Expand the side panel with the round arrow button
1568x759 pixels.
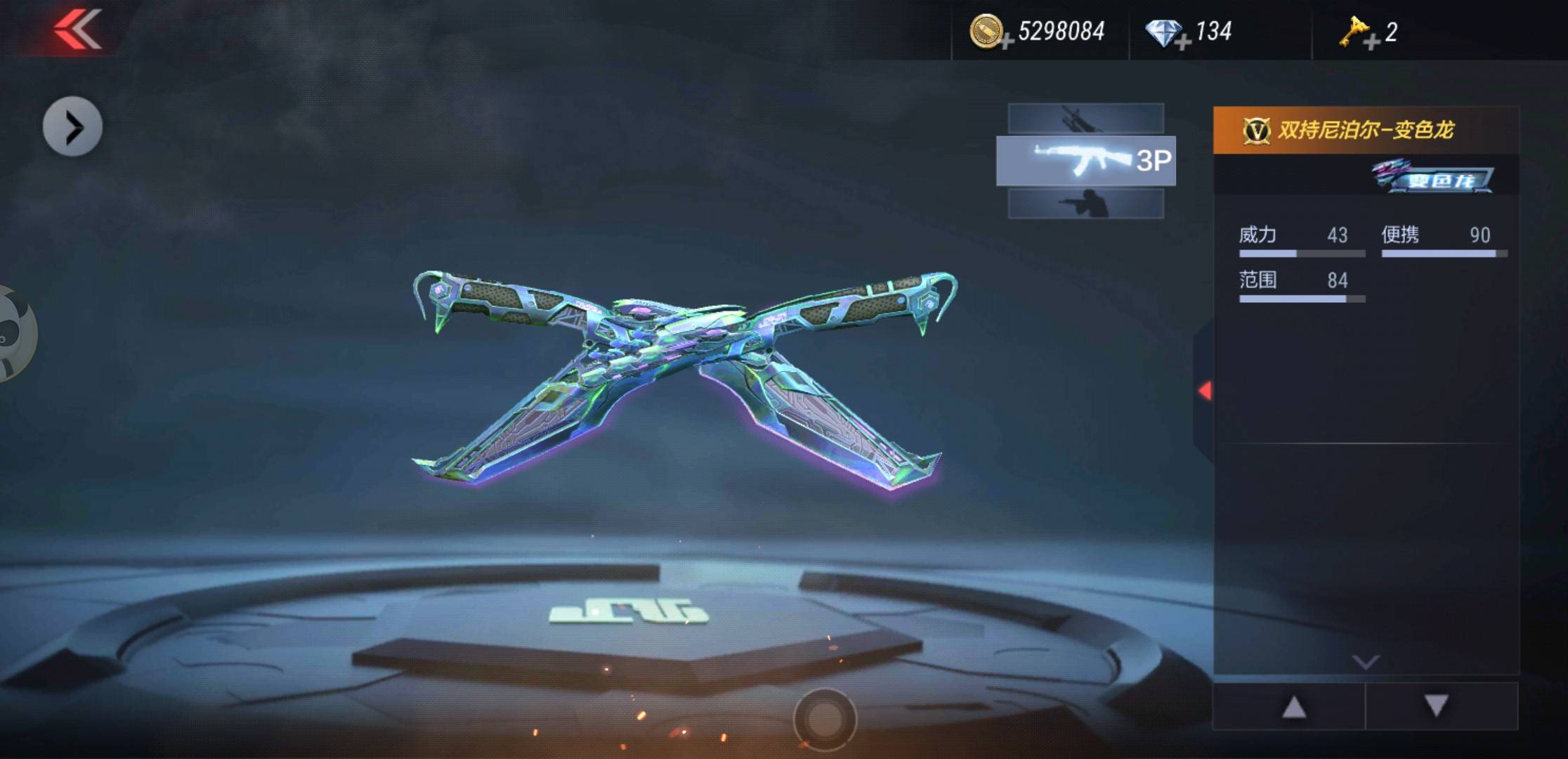(72, 127)
